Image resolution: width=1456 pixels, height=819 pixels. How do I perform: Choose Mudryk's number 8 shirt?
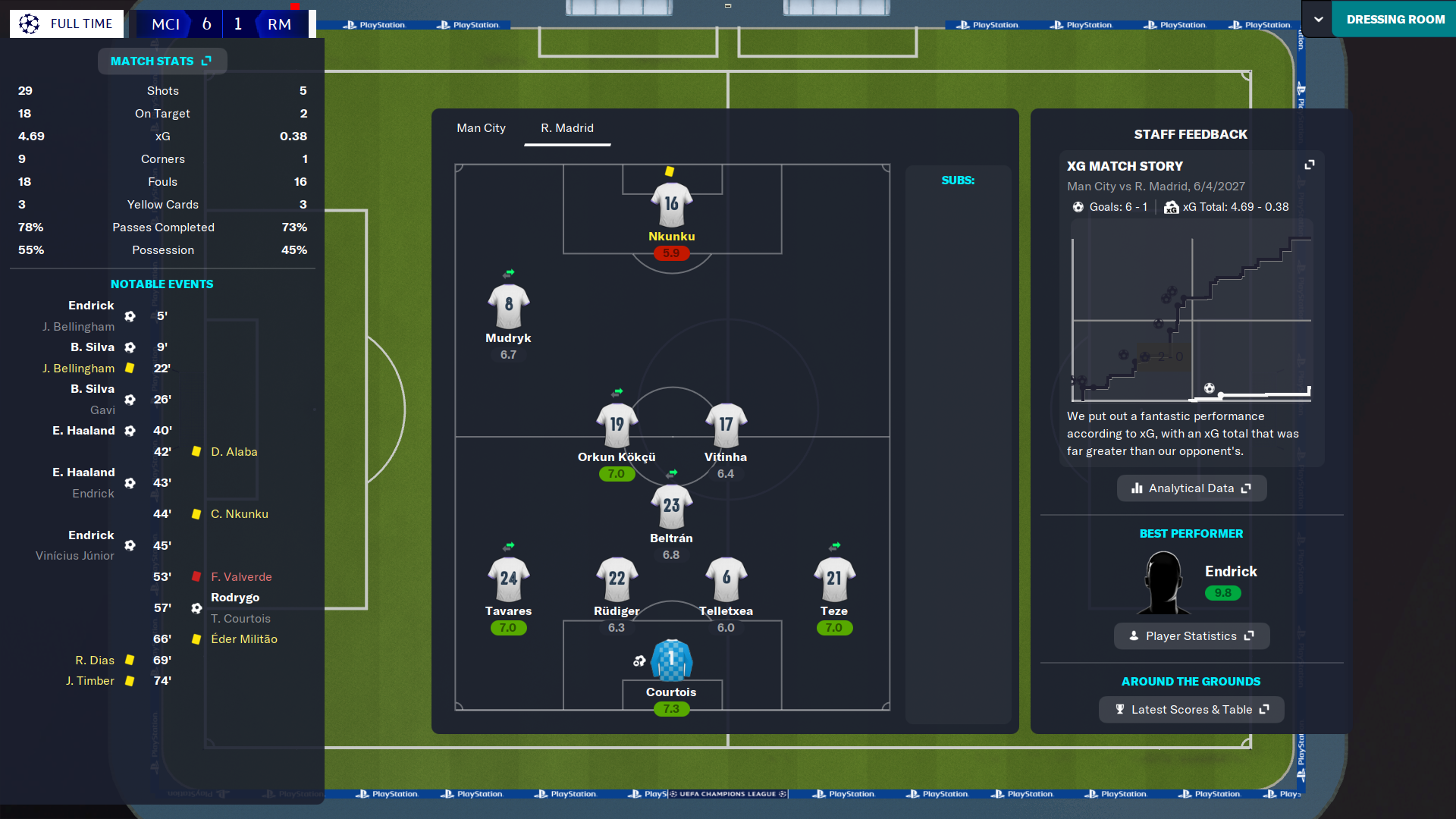[508, 306]
